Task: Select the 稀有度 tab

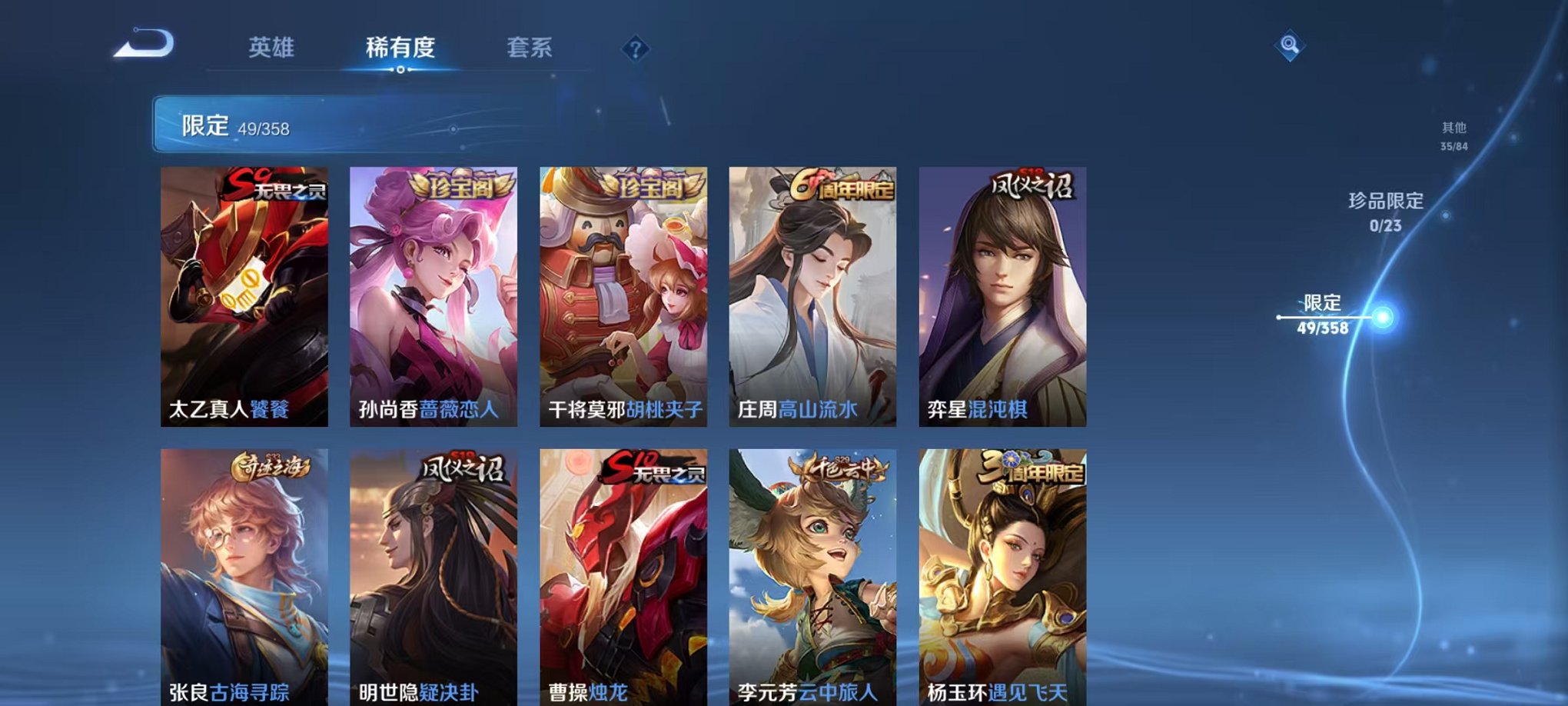Action: click(398, 48)
